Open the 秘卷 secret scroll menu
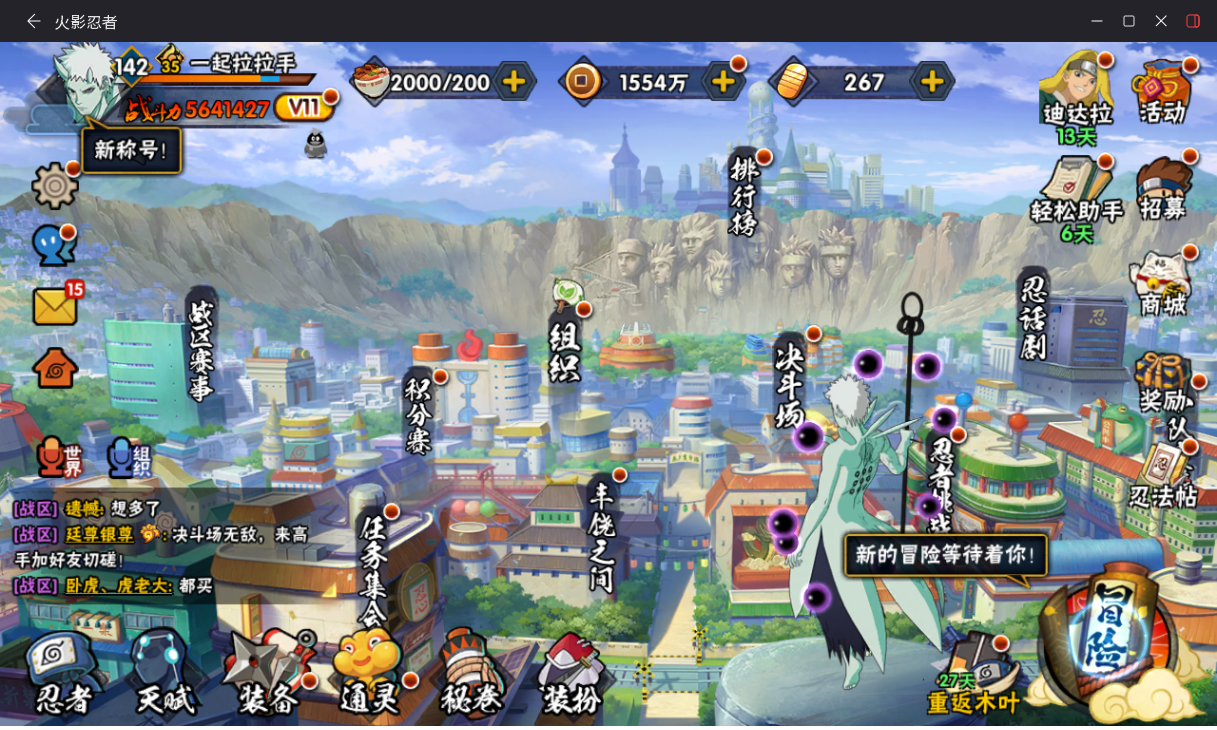This screenshot has width=1217, height=730. pos(471,673)
